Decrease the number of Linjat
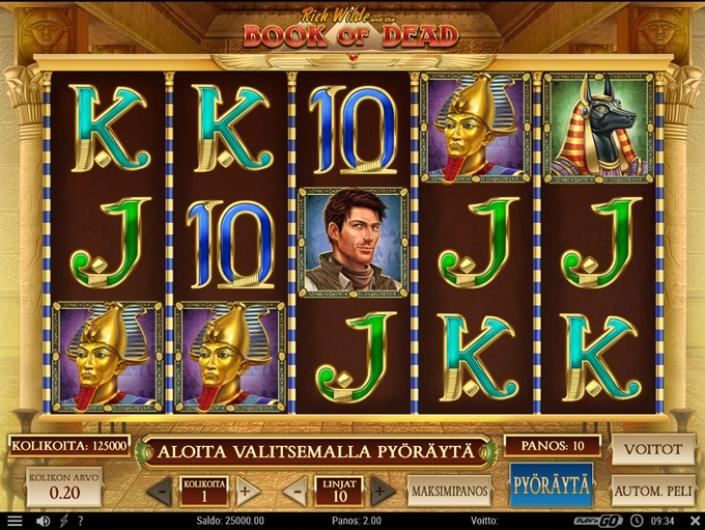The width and height of the screenshot is (705, 530). [295, 491]
